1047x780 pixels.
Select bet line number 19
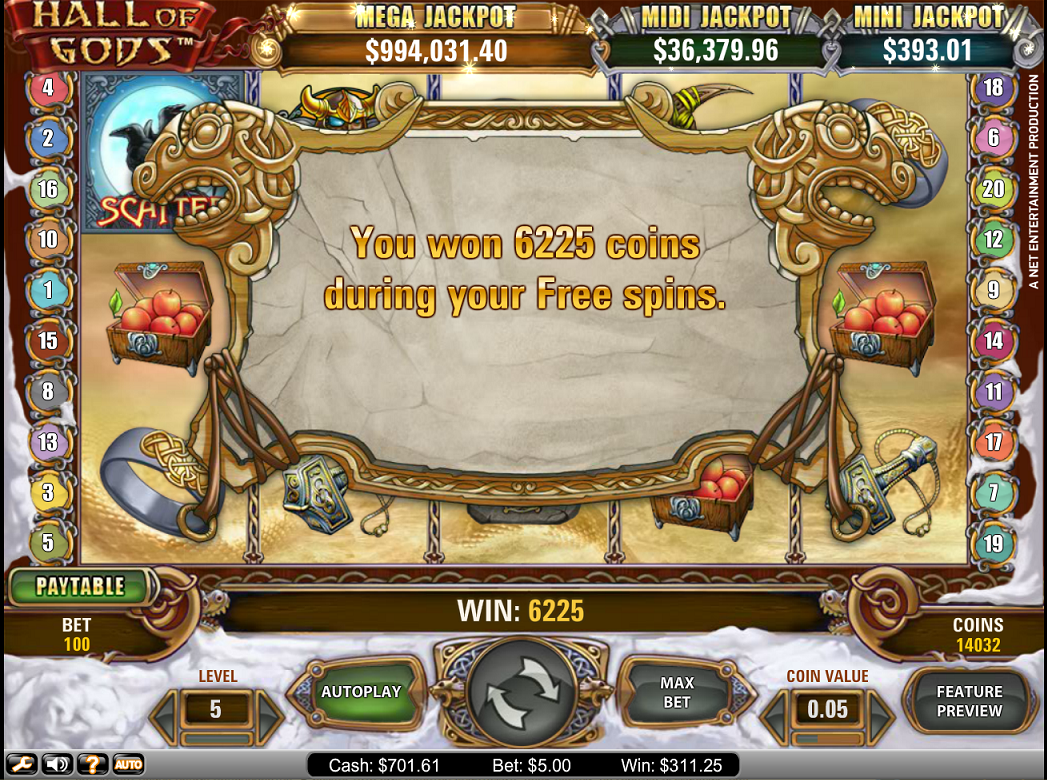click(993, 543)
